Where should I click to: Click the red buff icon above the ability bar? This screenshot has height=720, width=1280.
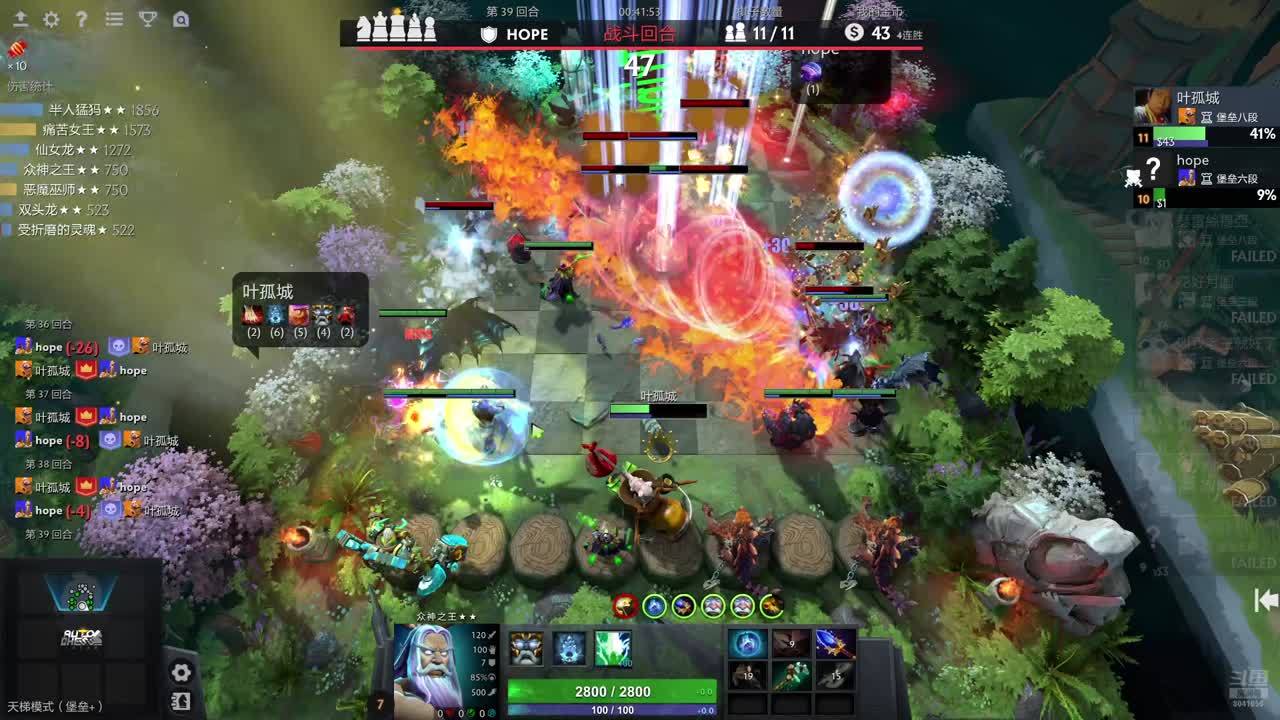click(x=625, y=605)
